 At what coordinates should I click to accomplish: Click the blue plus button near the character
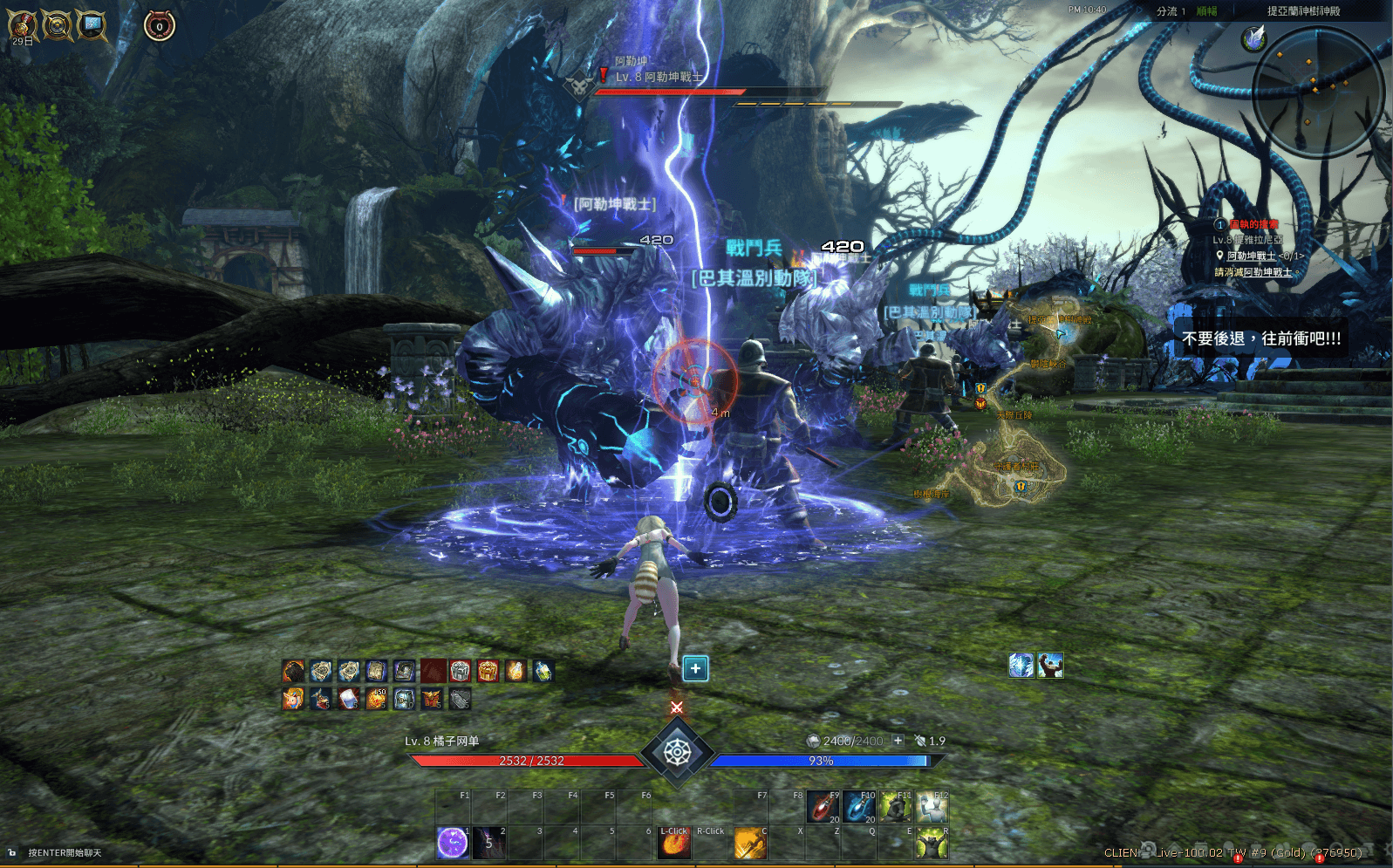(695, 669)
